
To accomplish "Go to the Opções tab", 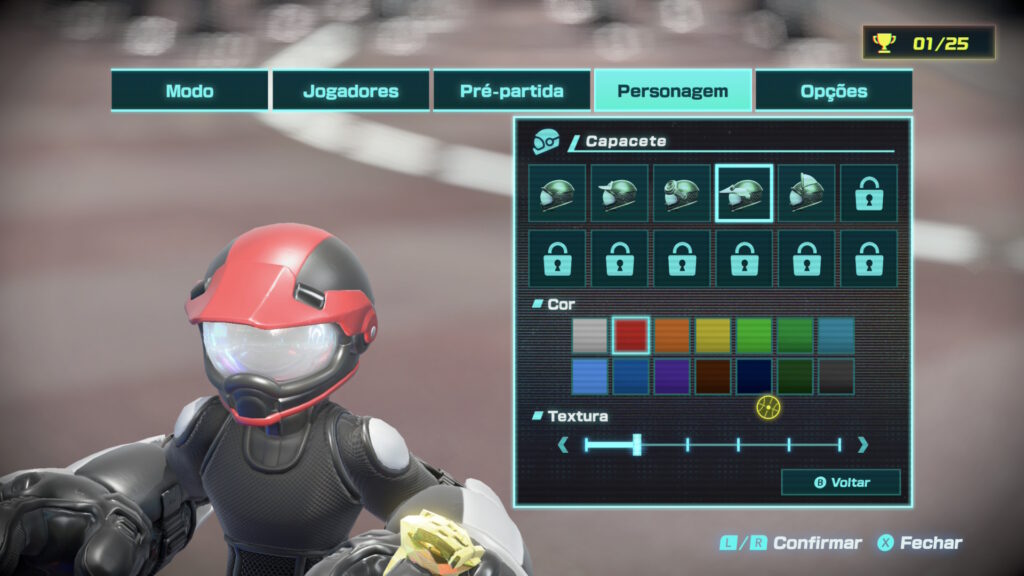I will click(x=834, y=91).
